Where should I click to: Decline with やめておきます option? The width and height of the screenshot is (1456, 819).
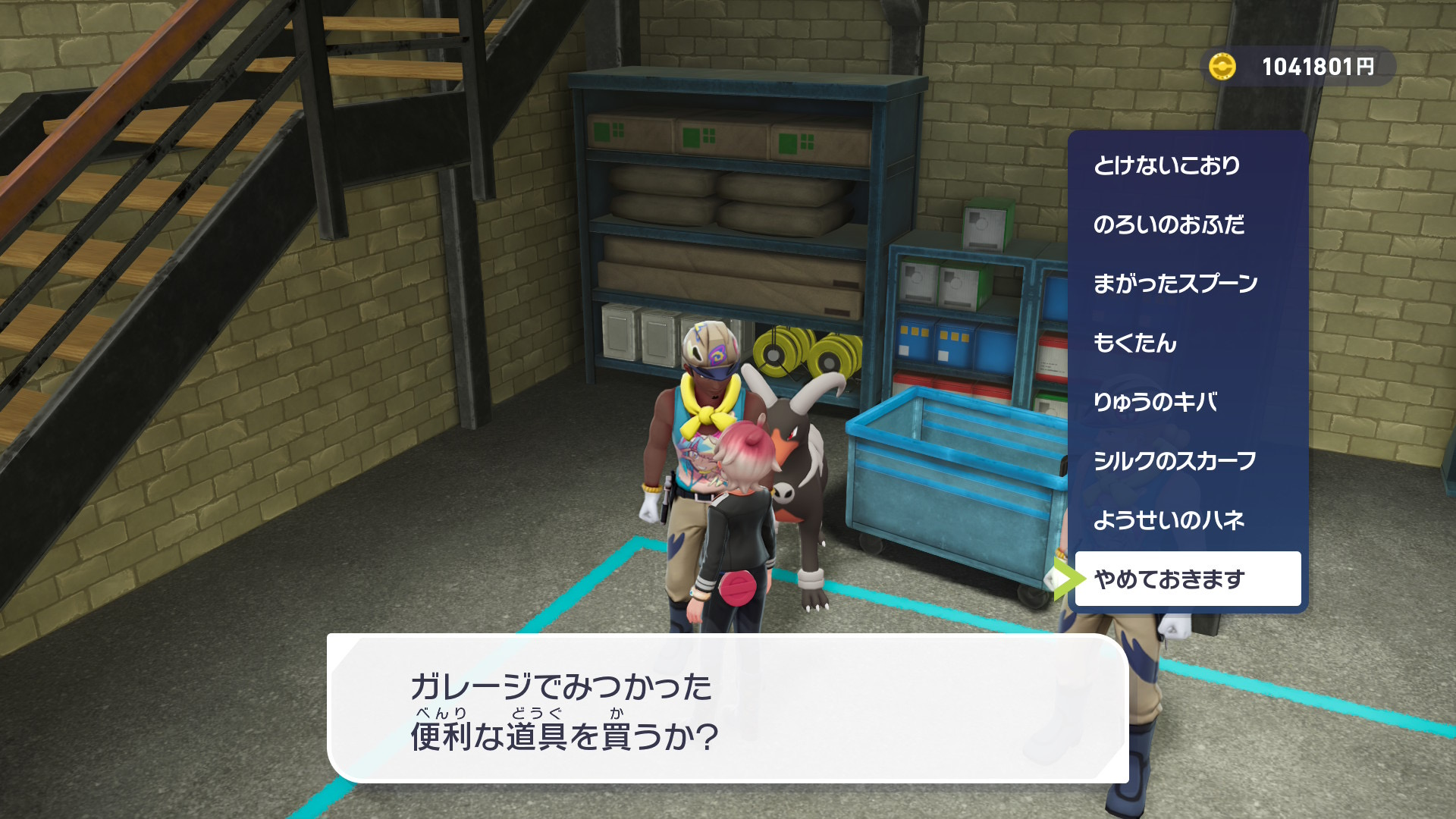coord(1187,579)
